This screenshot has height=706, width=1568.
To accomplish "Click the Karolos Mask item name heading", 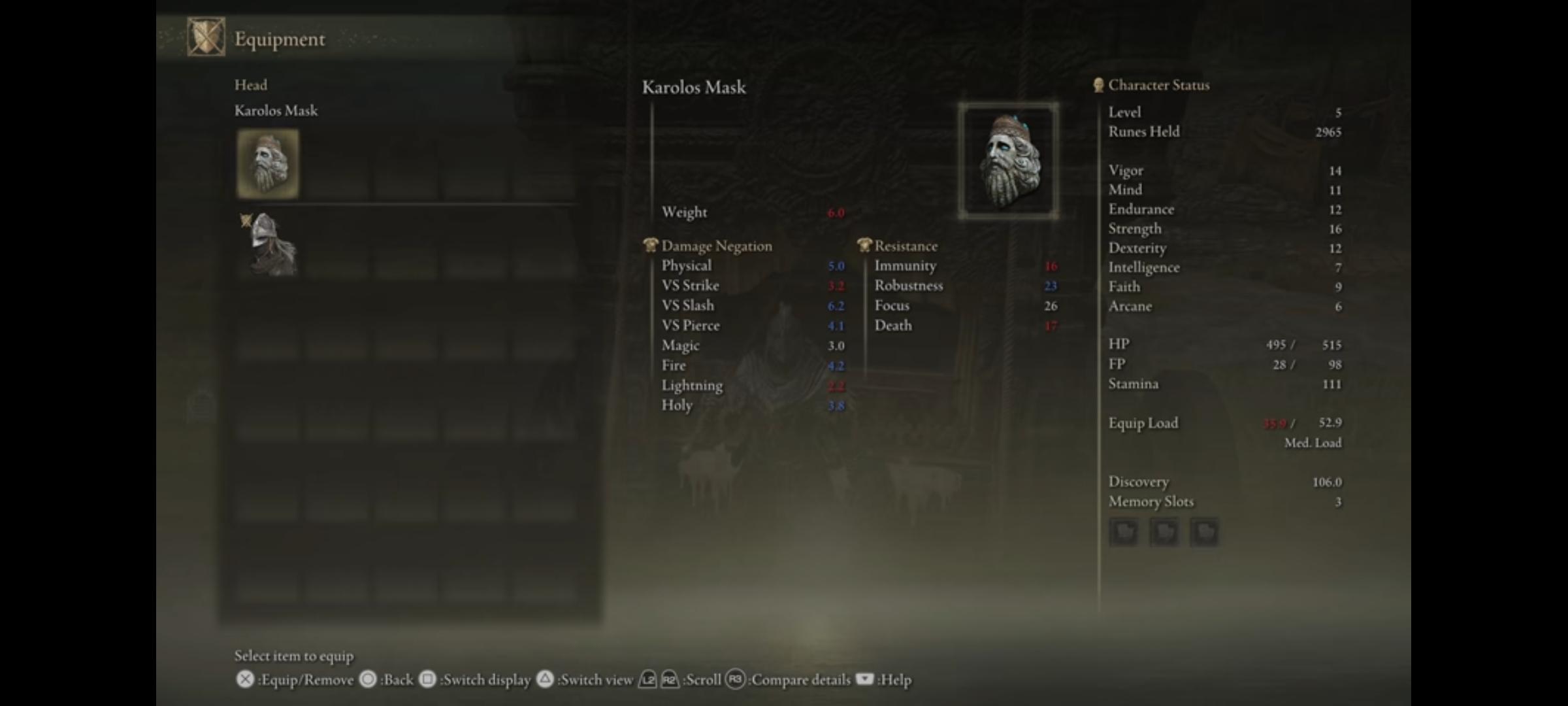I will click(x=694, y=88).
